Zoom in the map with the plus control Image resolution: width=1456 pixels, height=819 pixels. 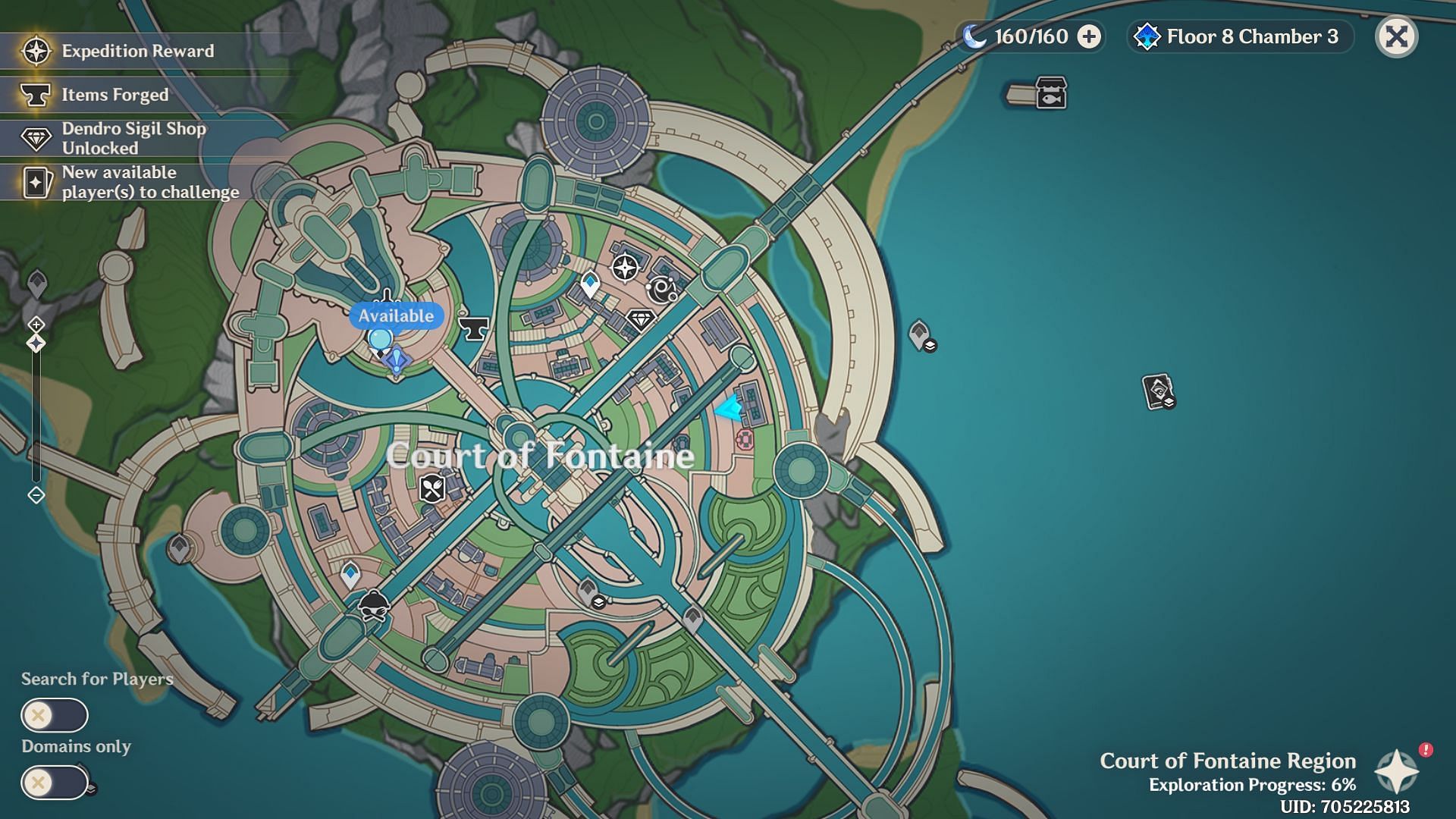(x=36, y=325)
